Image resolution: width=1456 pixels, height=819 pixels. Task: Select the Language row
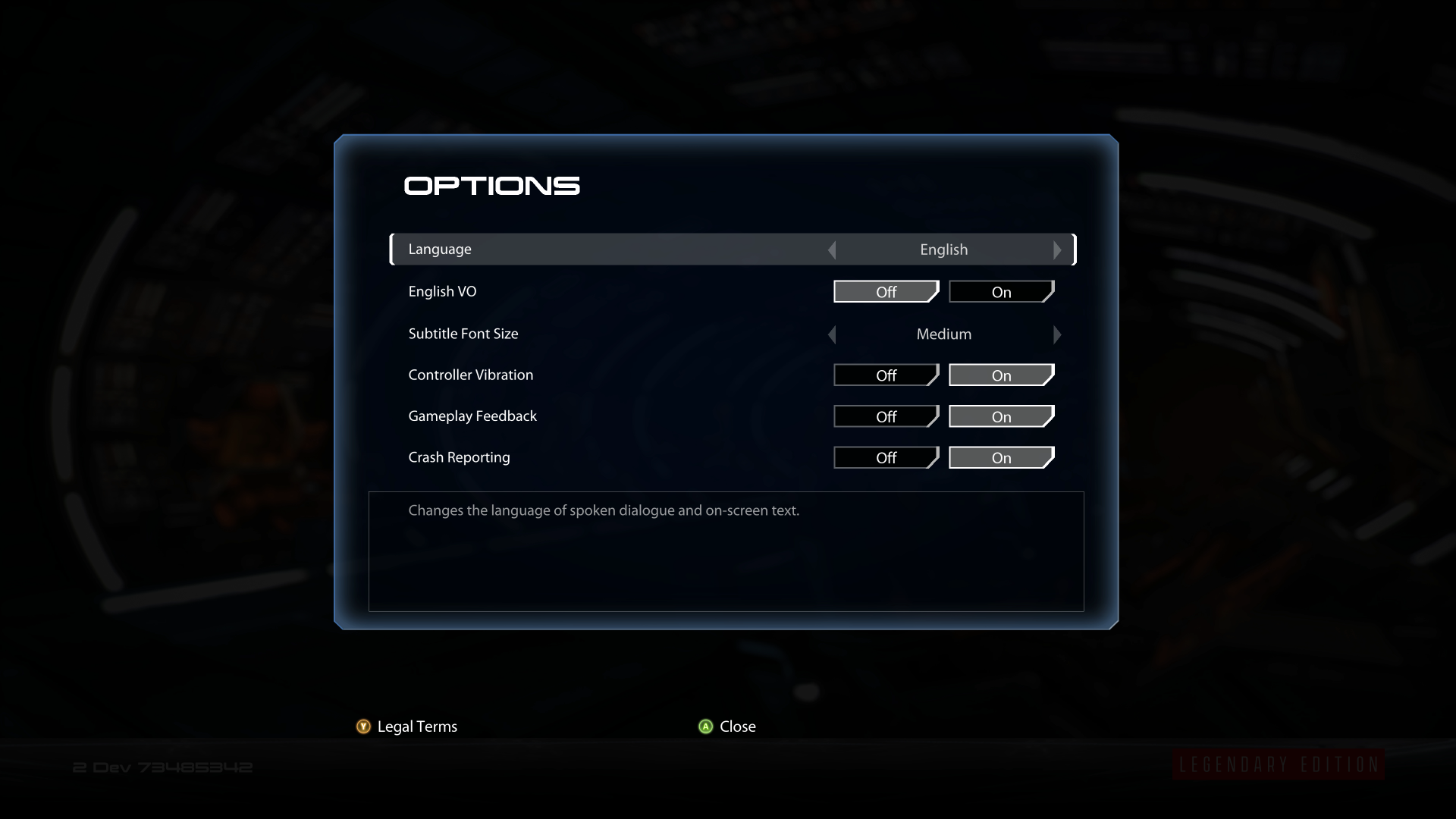click(607, 249)
